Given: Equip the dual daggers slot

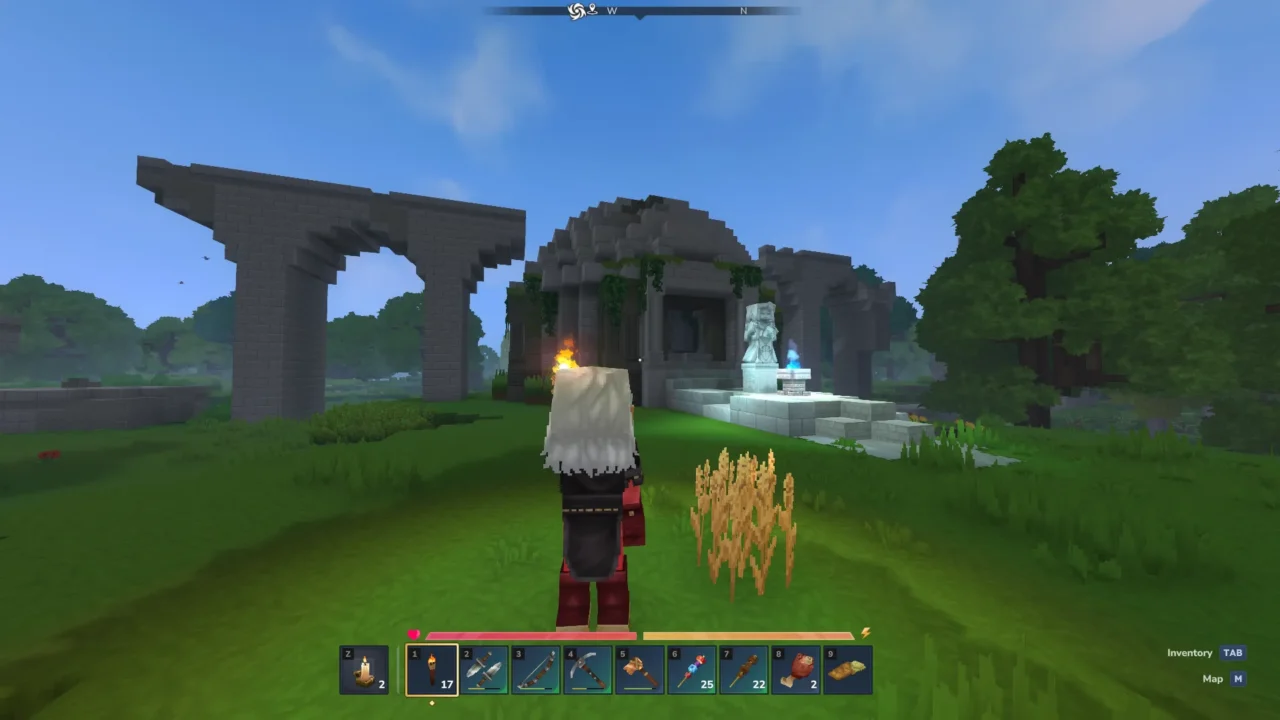Looking at the screenshot, I should (x=484, y=670).
